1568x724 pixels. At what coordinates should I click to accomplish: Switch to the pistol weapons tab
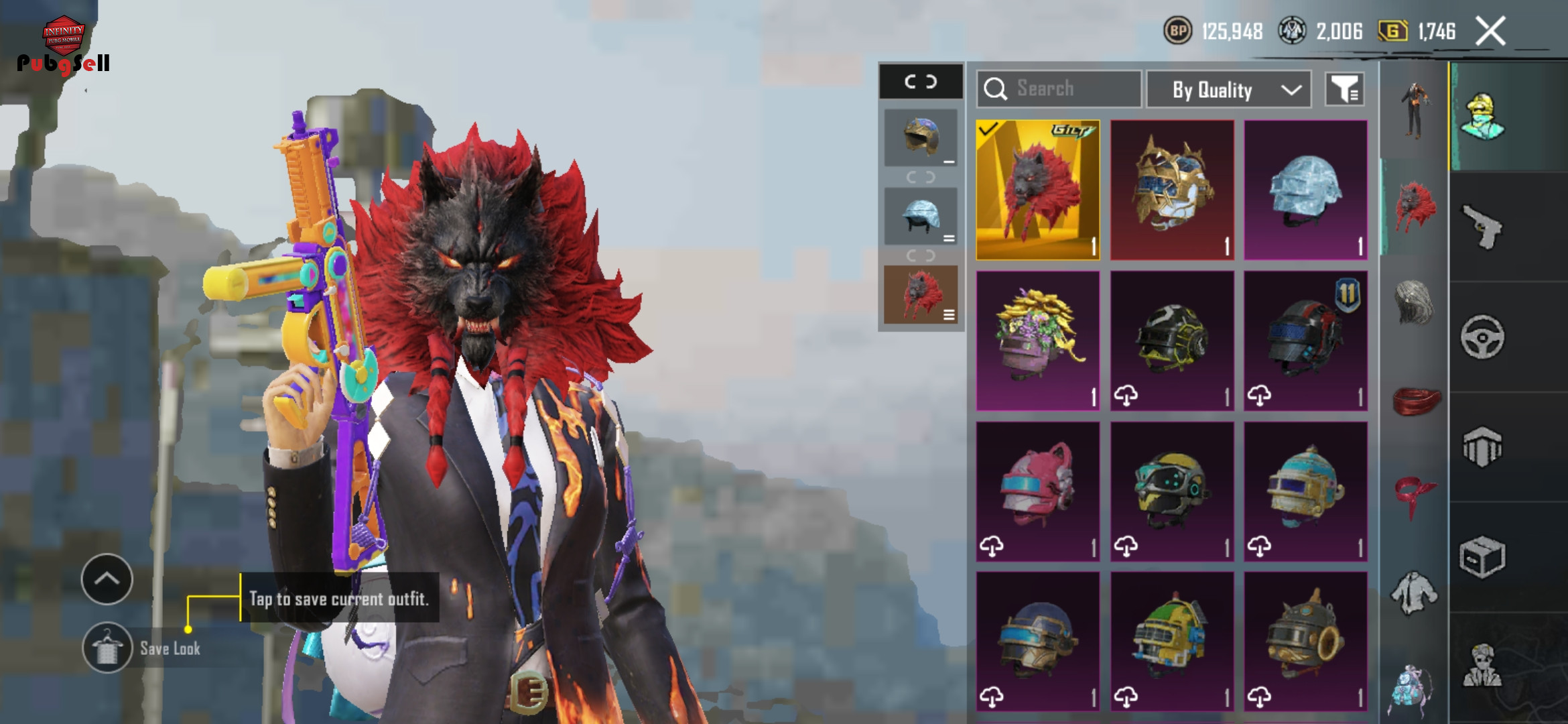coord(1482,227)
